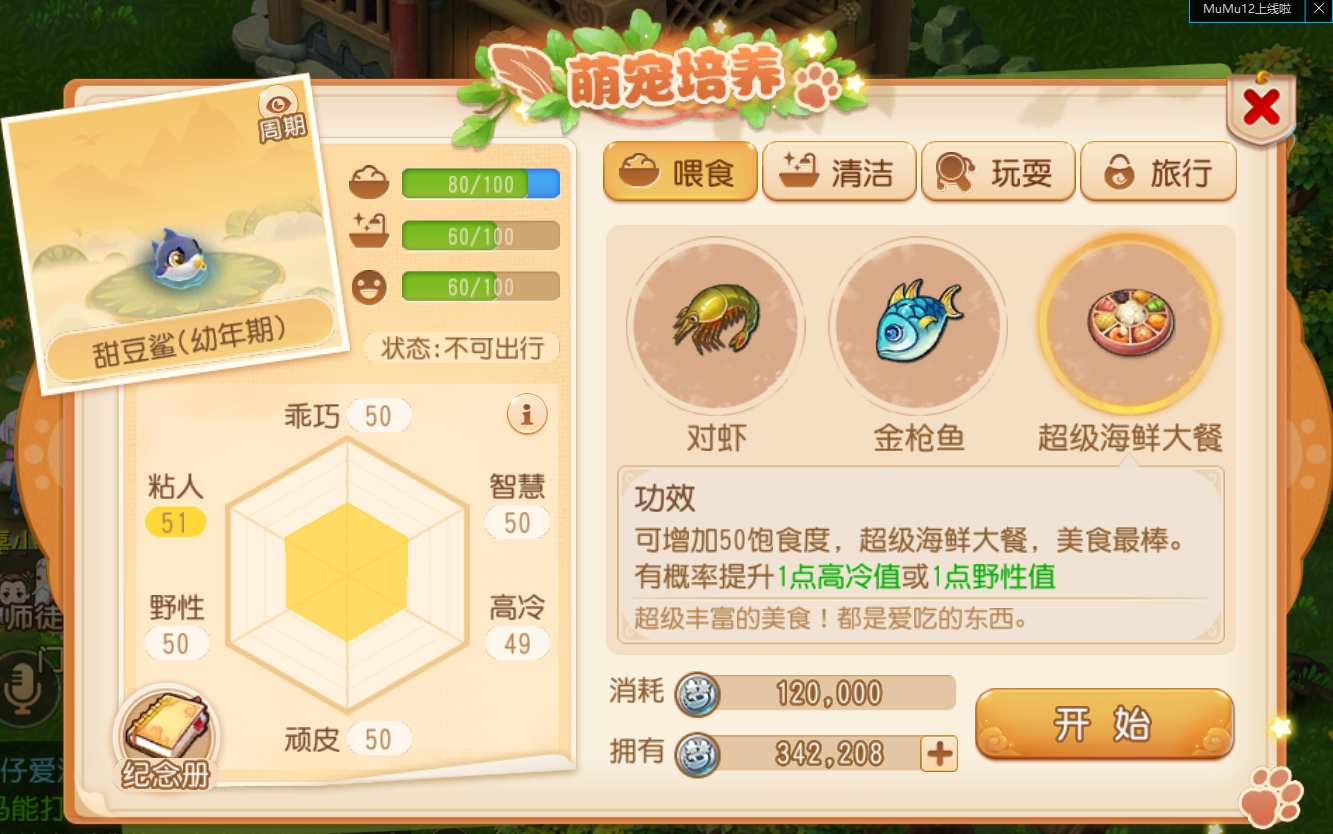Switch to the 清洁 cleaning tab
Image resolution: width=1333 pixels, height=834 pixels.
(x=839, y=171)
